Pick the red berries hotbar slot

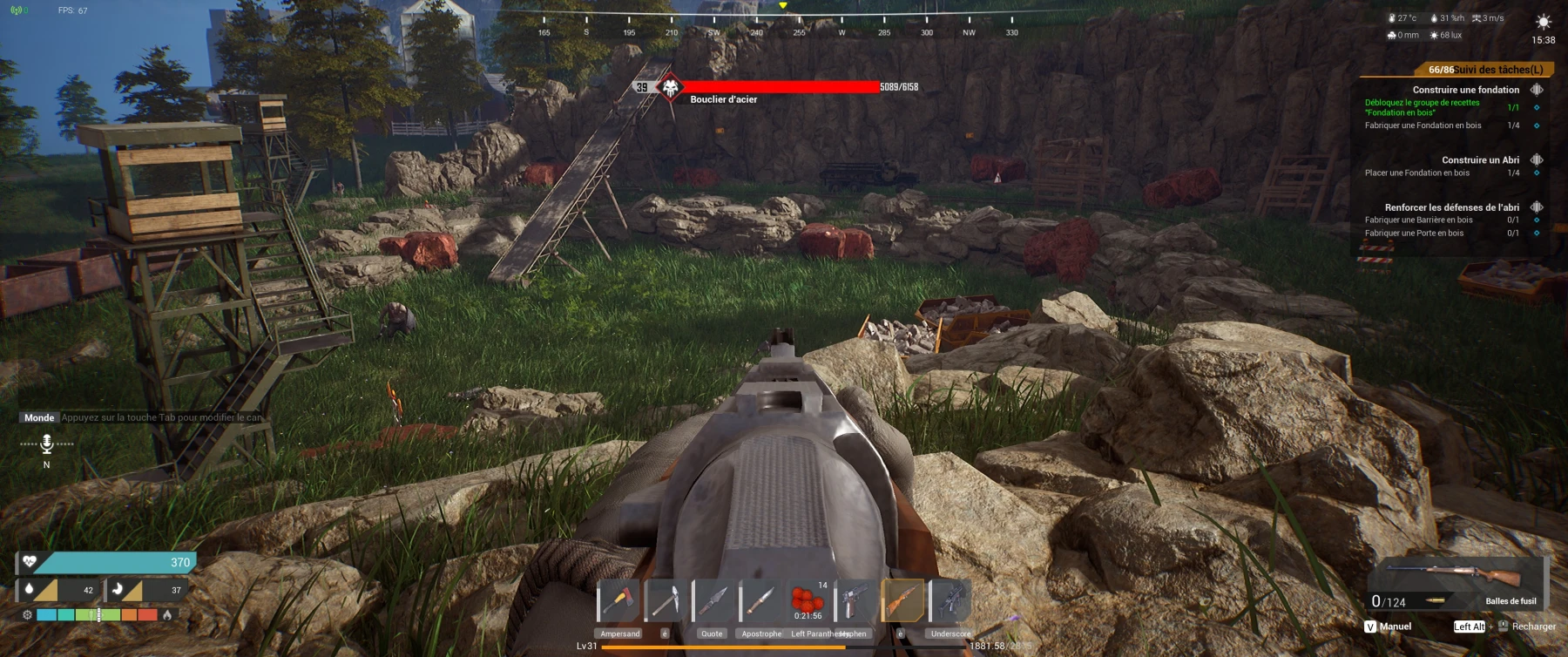[808, 601]
